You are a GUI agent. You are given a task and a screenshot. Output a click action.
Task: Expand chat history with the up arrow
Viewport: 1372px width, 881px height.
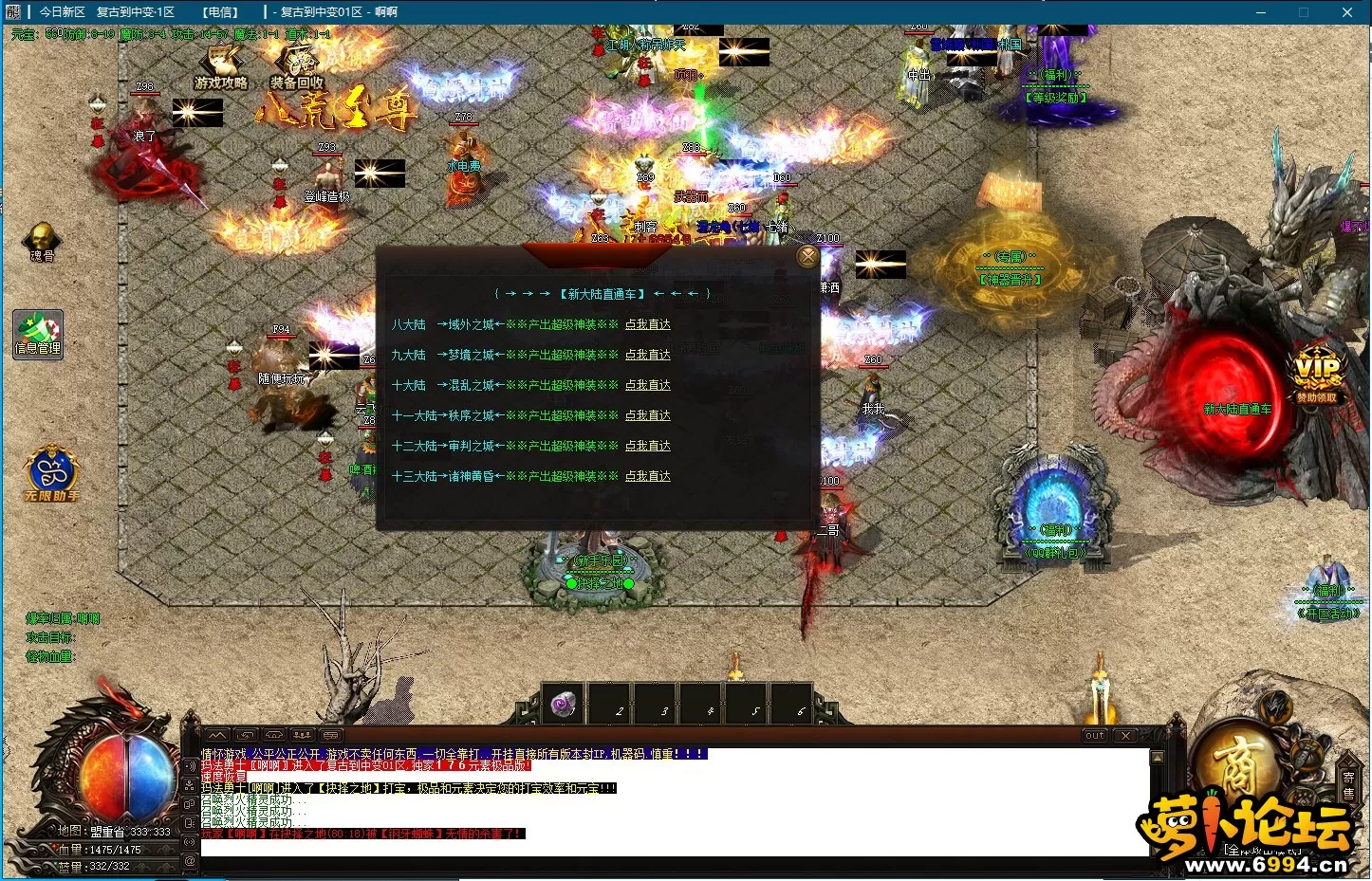pos(216,734)
